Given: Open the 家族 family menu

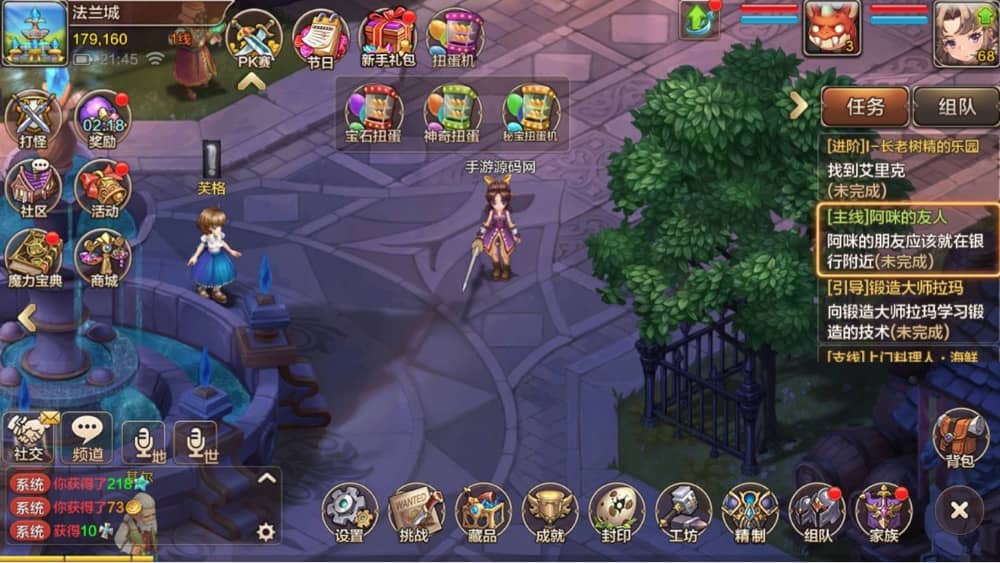Looking at the screenshot, I should click(x=883, y=510).
